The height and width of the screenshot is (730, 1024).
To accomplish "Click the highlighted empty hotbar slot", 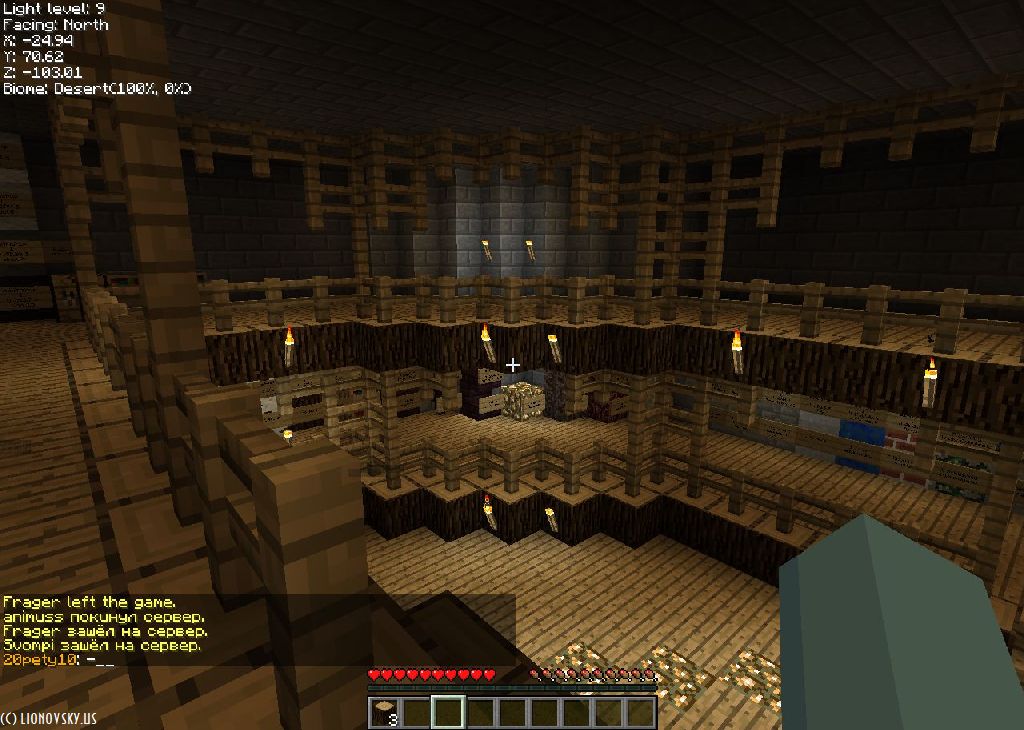I will pyautogui.click(x=448, y=713).
